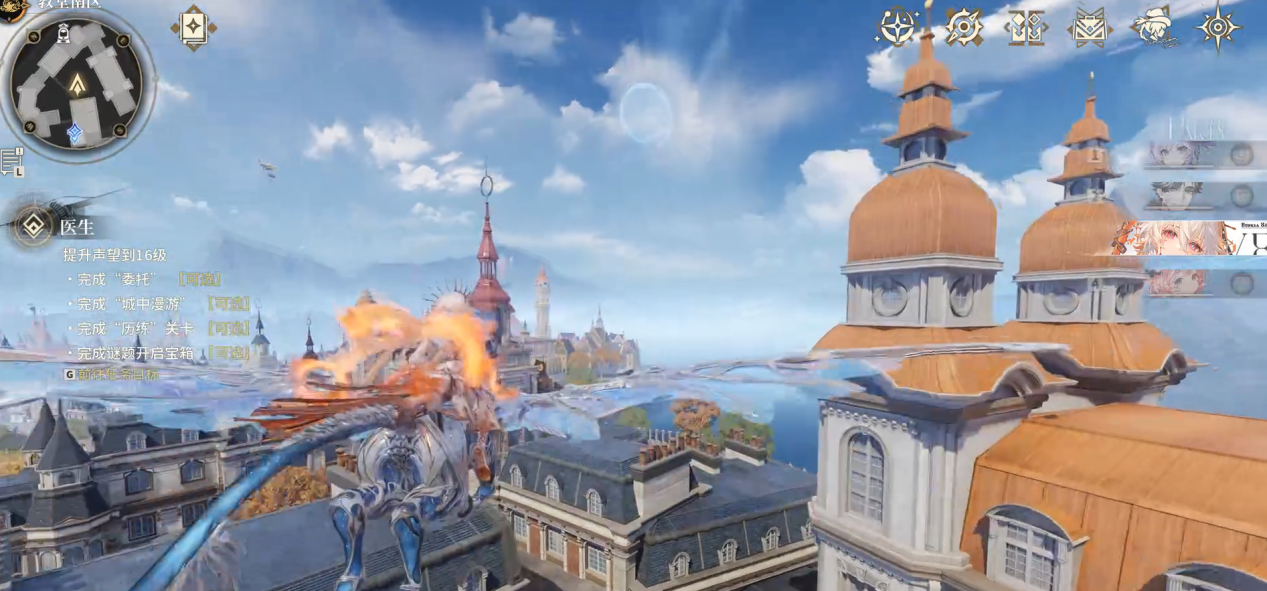Open the star-and-orbit icon in top bar
1267x591 pixels.
tap(897, 27)
